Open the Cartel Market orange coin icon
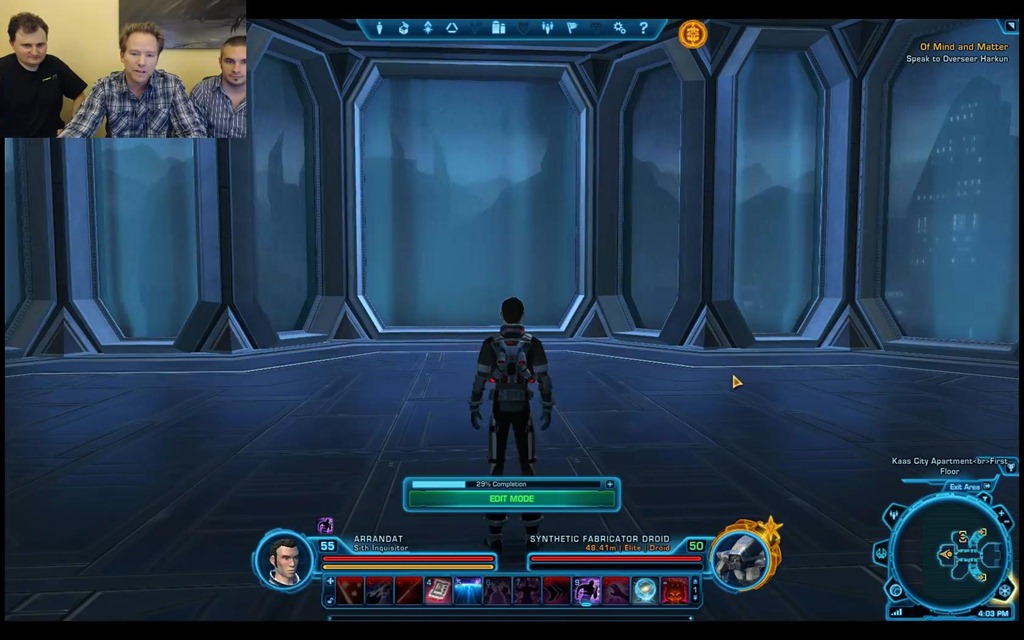Viewport: 1024px width, 640px height. (692, 34)
